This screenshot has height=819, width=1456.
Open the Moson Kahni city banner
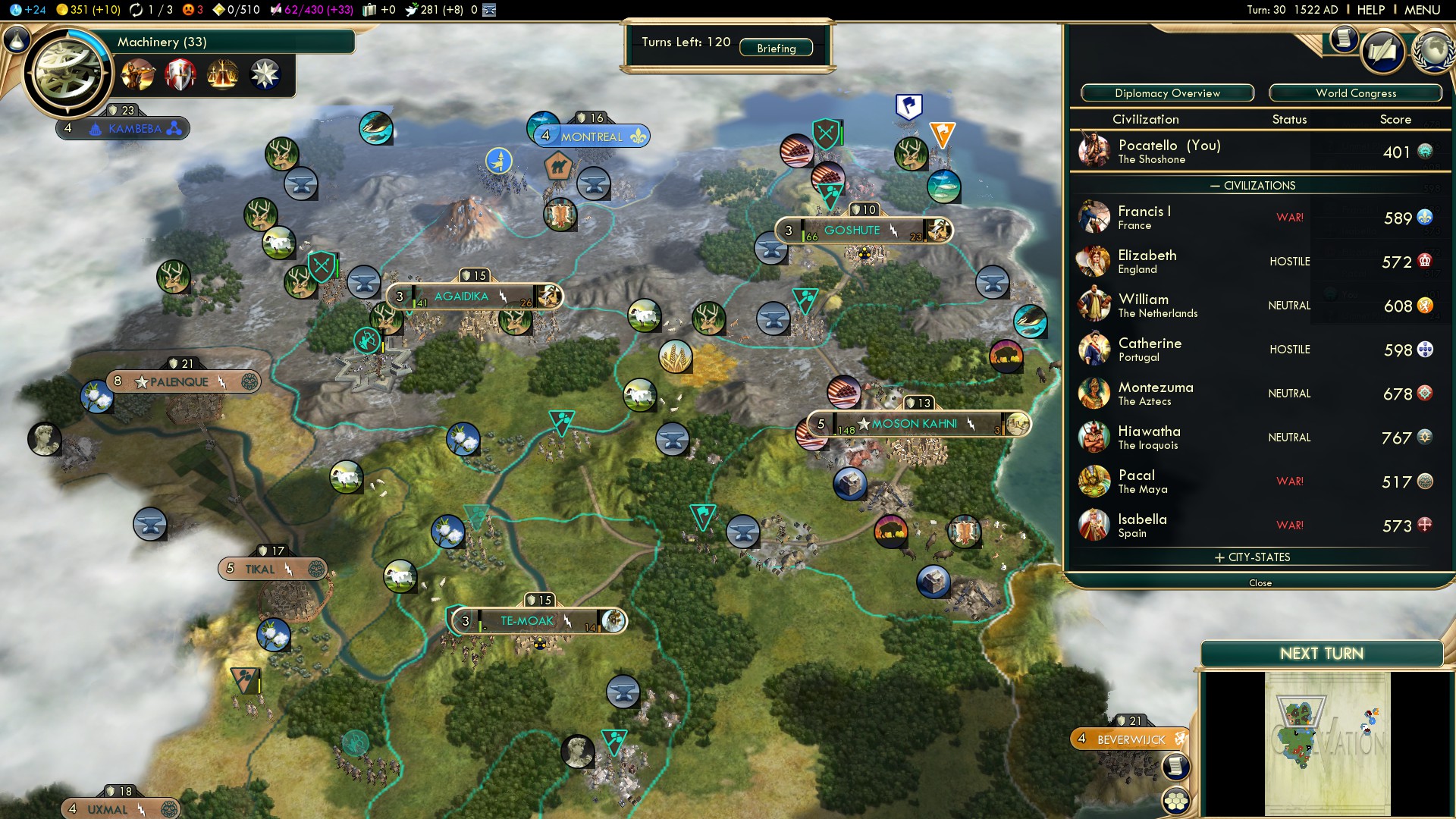(914, 424)
